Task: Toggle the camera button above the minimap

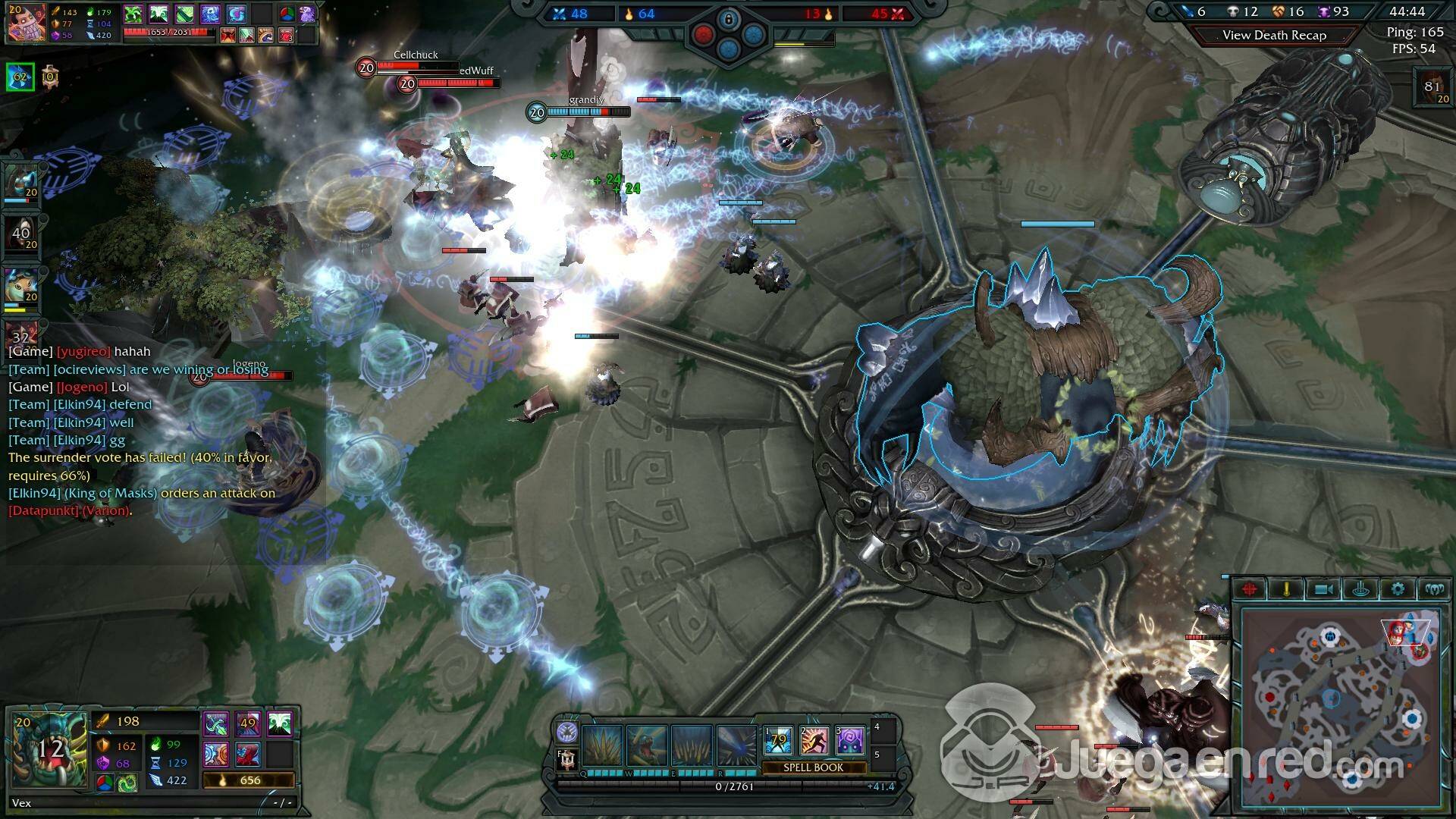Action: coord(1324,589)
